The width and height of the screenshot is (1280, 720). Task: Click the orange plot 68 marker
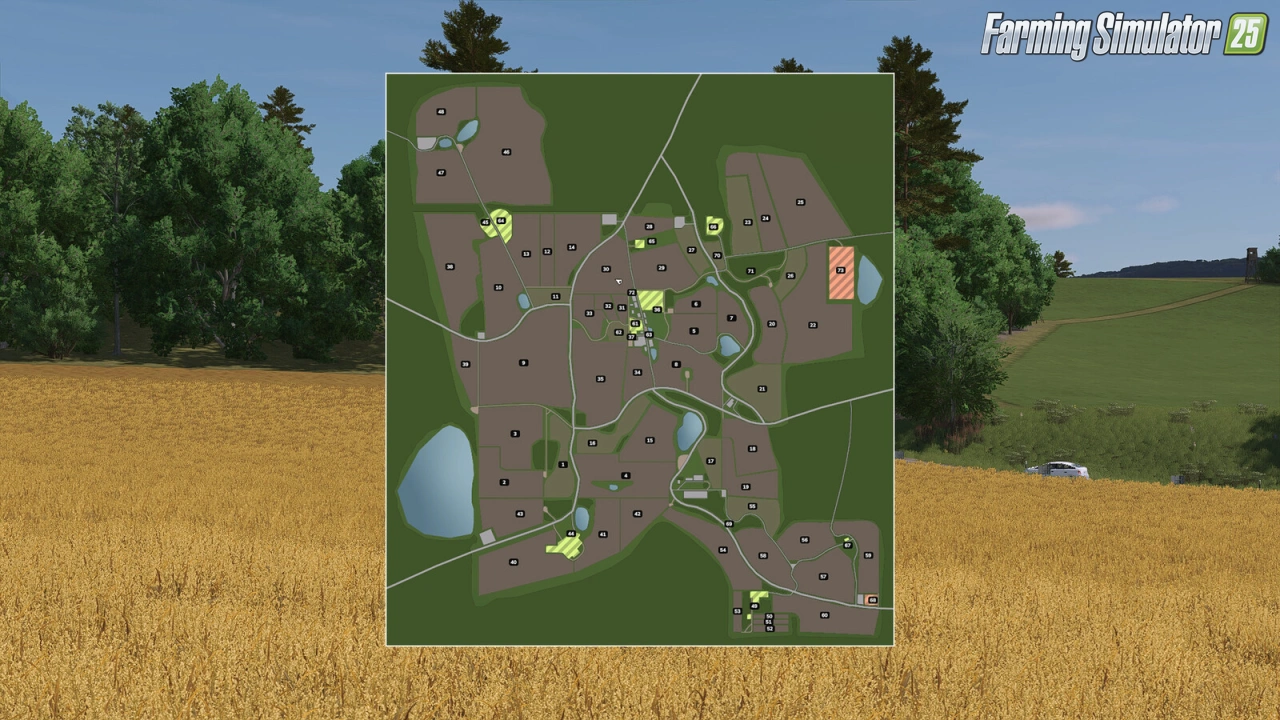[872, 600]
